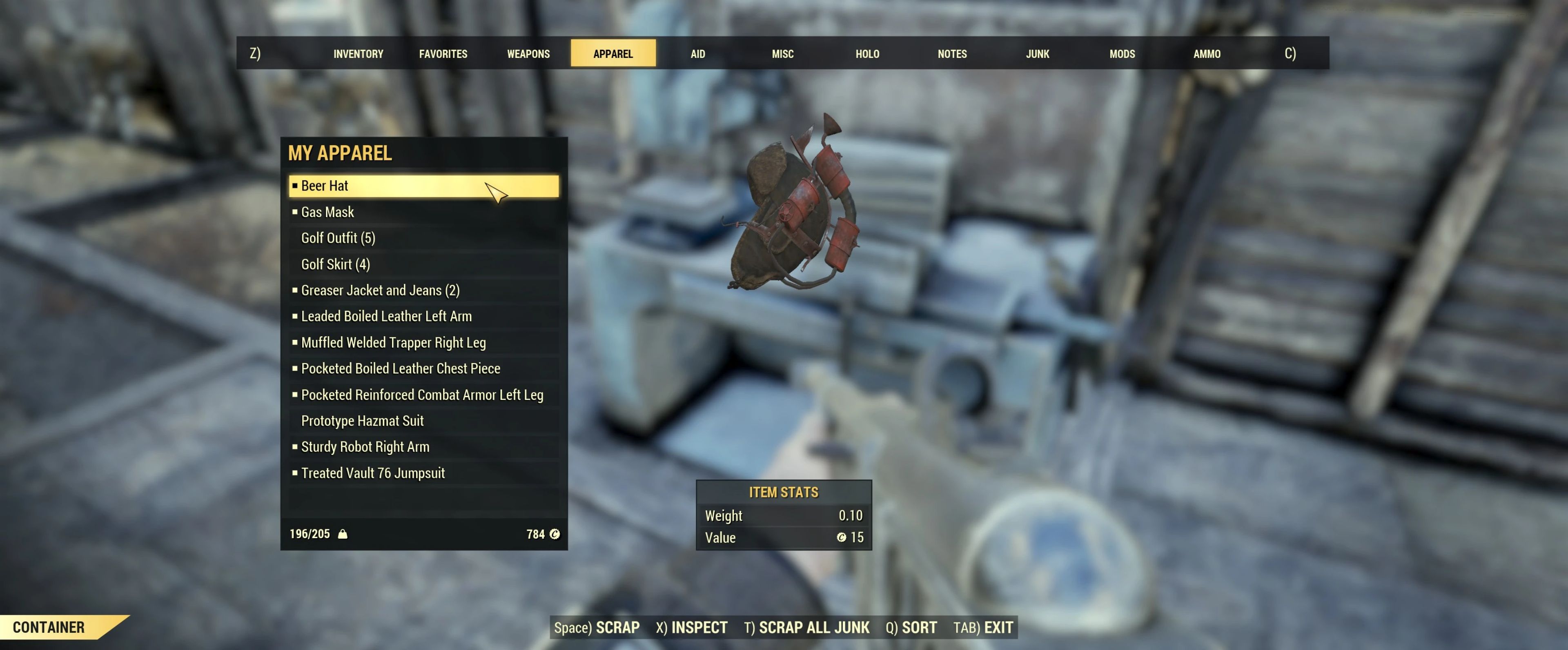Viewport: 1568px width, 650px height.
Task: Show the Ammo tab
Action: tap(1207, 53)
